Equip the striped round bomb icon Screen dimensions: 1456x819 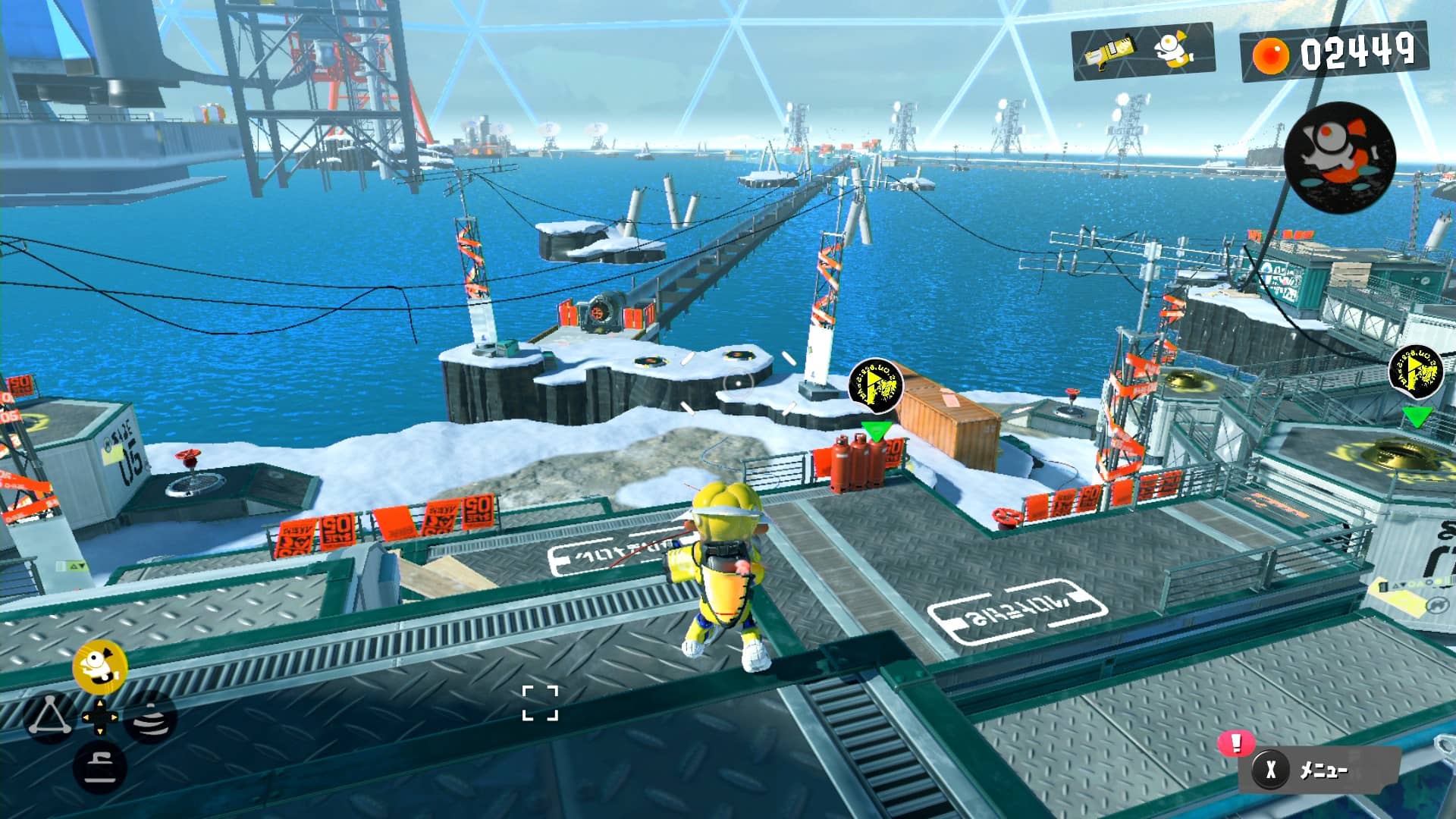tap(151, 717)
